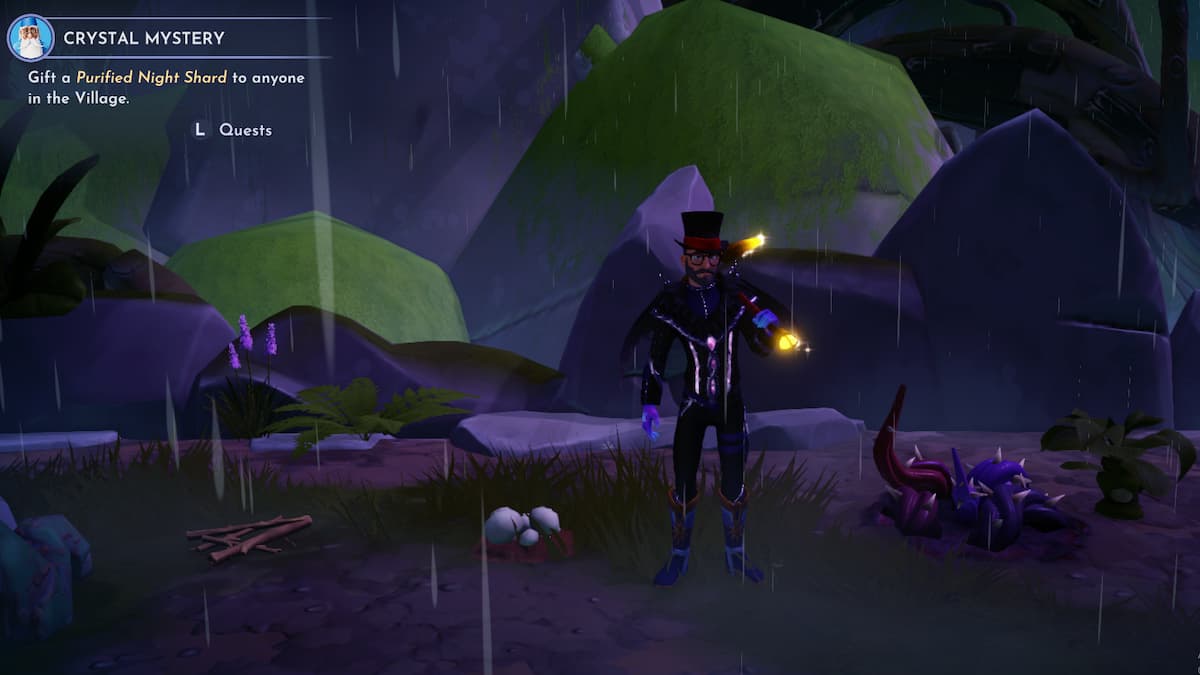Click the Merlin quest giver portrait
The image size is (1200, 675).
[30, 38]
